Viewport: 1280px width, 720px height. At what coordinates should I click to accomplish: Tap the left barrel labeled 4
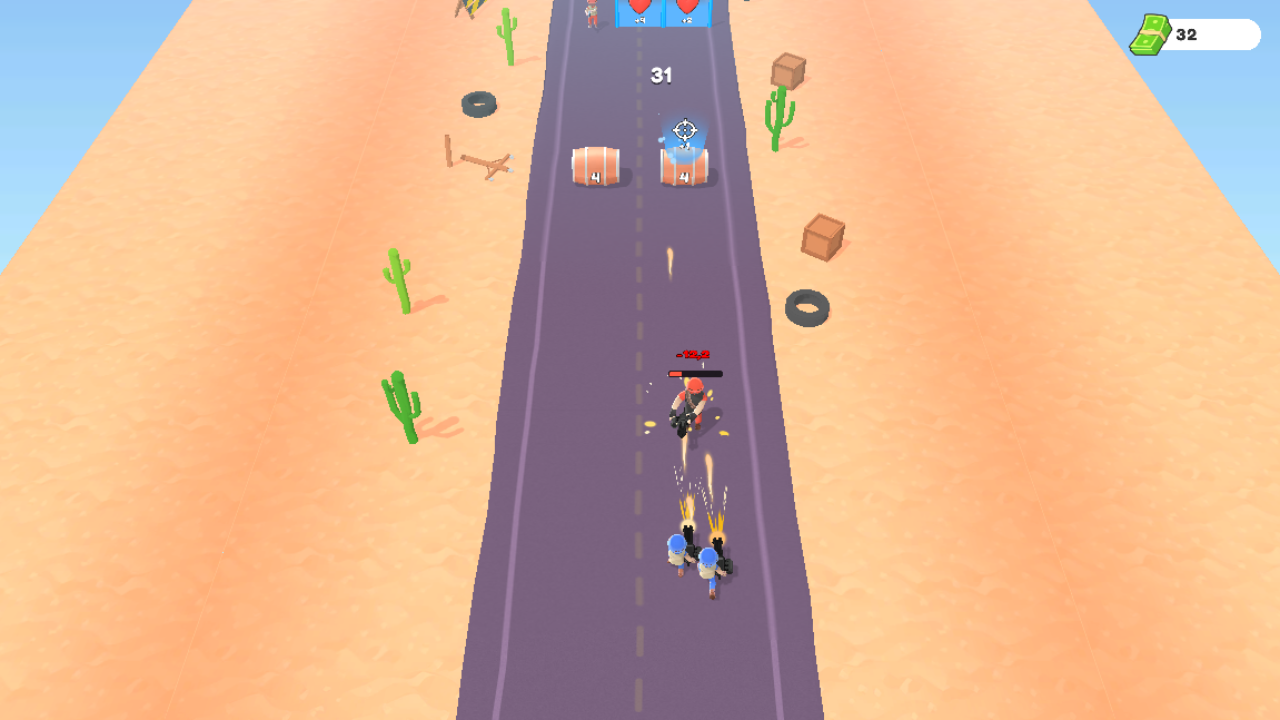tap(596, 168)
